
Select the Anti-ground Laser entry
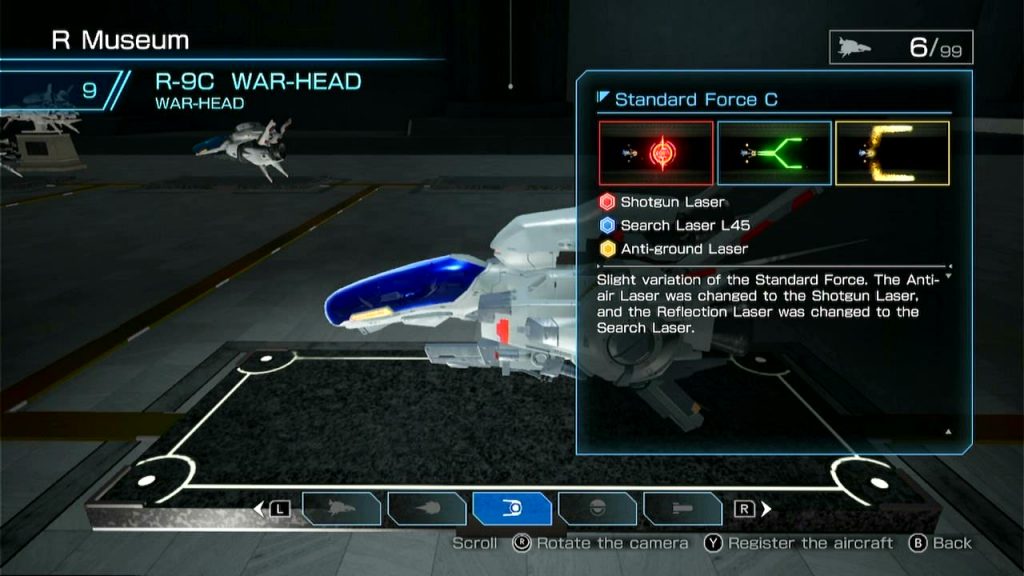674,248
